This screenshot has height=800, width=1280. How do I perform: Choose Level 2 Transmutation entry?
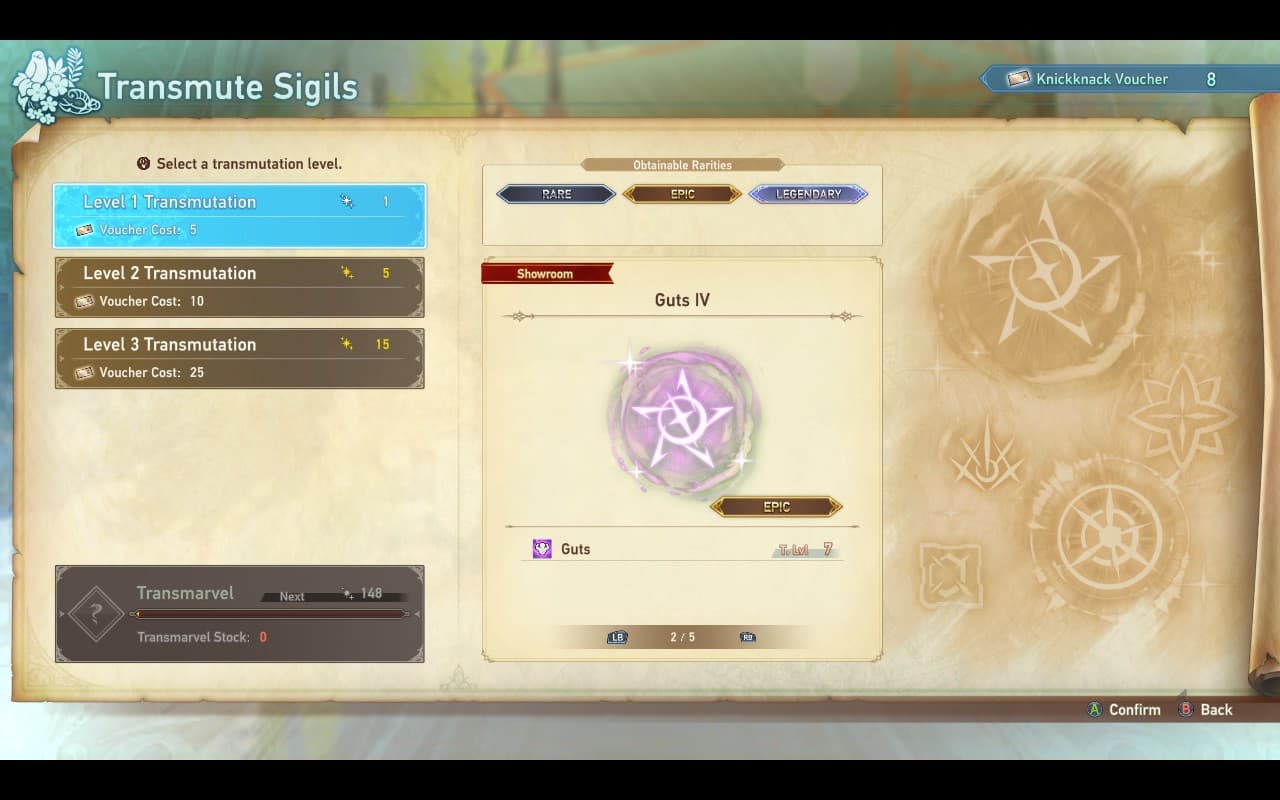(x=239, y=287)
